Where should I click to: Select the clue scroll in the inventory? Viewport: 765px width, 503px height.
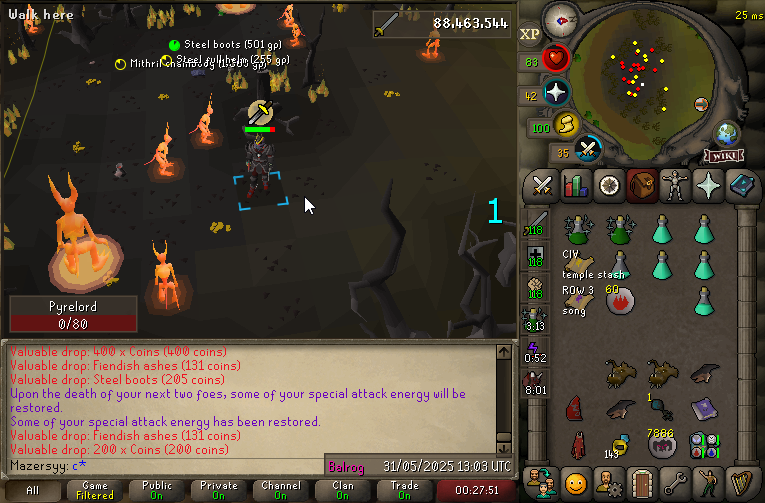pos(576,263)
